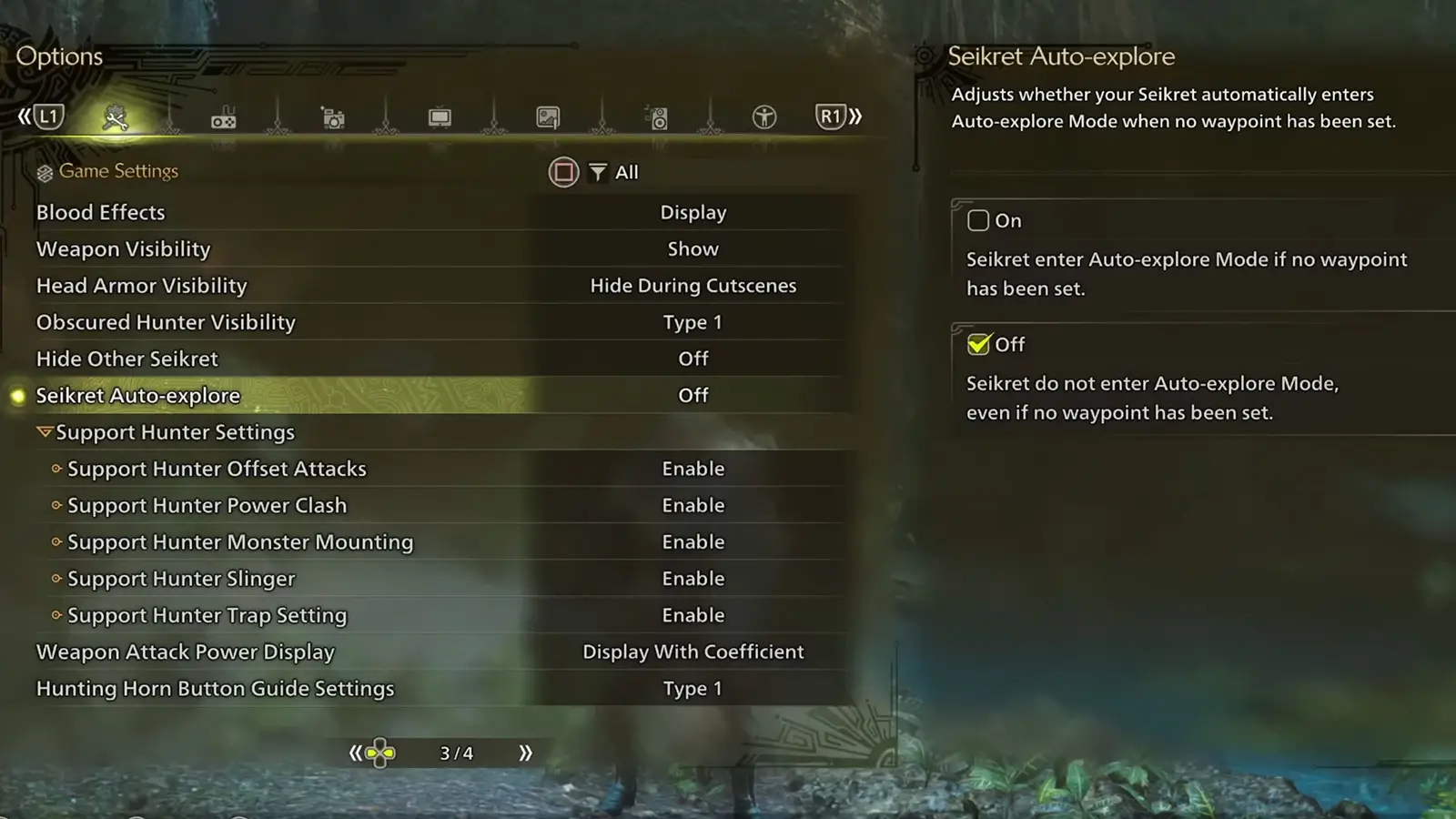1456x819 pixels.
Task: Select the Game Settings wrench icon tab
Action: pyautogui.click(x=114, y=116)
